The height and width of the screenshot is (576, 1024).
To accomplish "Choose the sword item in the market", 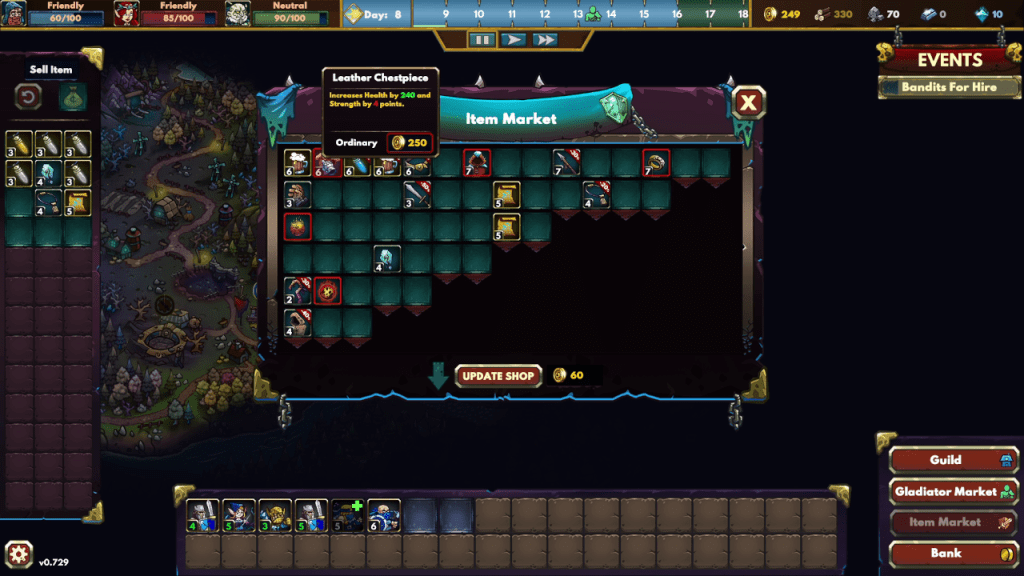I will tap(417, 194).
